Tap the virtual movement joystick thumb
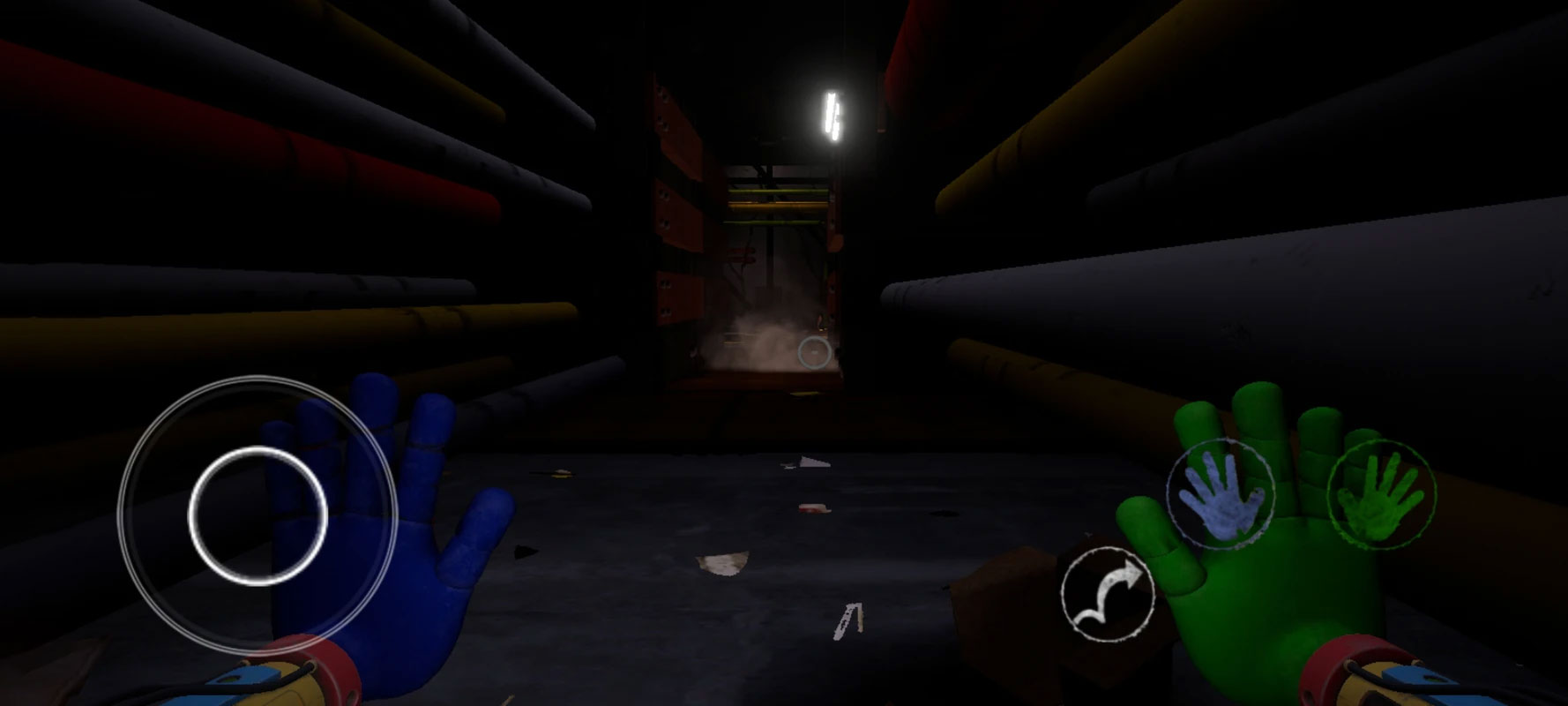Image resolution: width=1568 pixels, height=706 pixels. pyautogui.click(x=258, y=515)
